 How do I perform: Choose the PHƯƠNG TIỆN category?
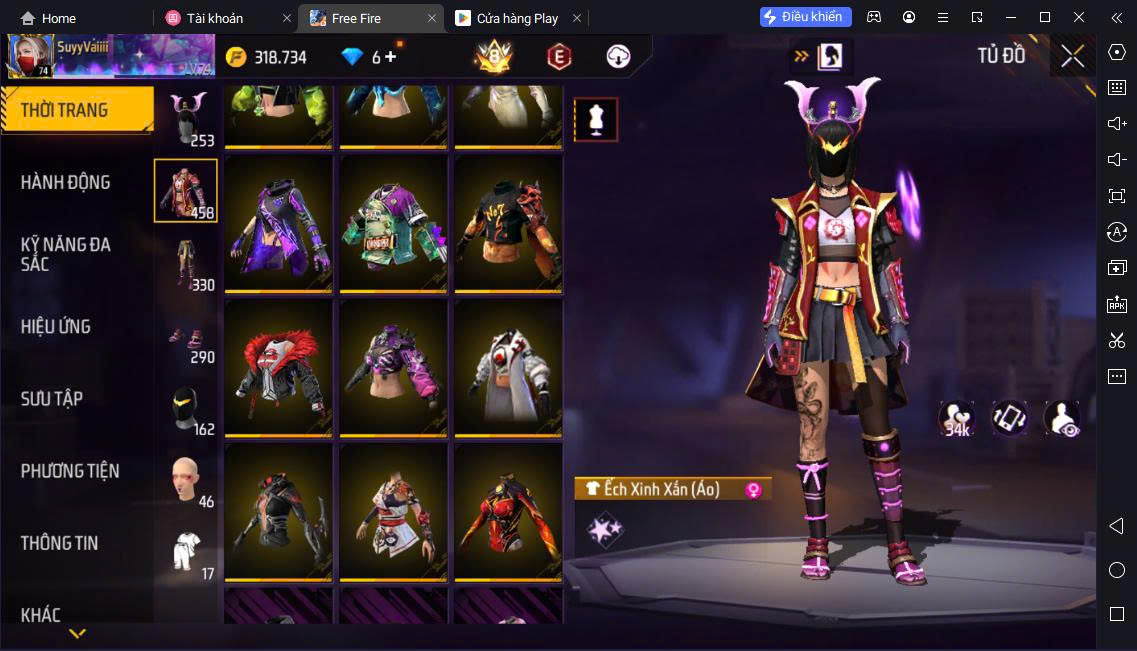(70, 470)
